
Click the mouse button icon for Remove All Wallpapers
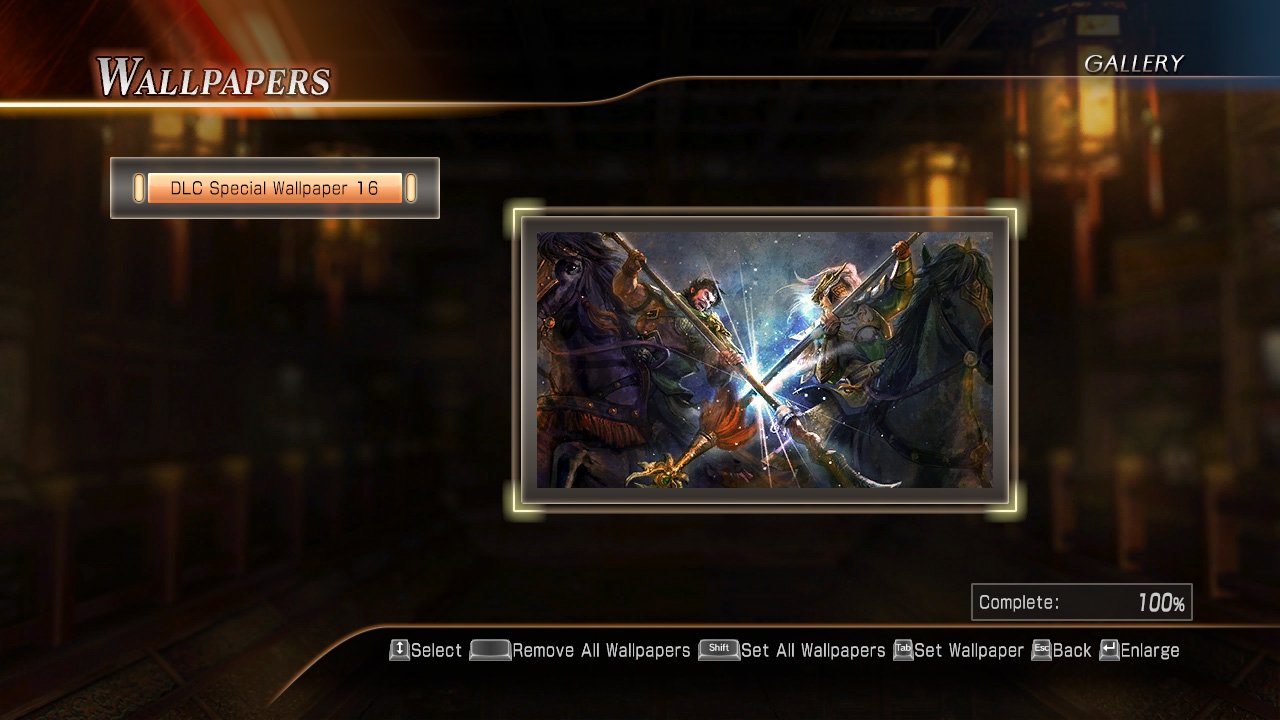pos(492,650)
